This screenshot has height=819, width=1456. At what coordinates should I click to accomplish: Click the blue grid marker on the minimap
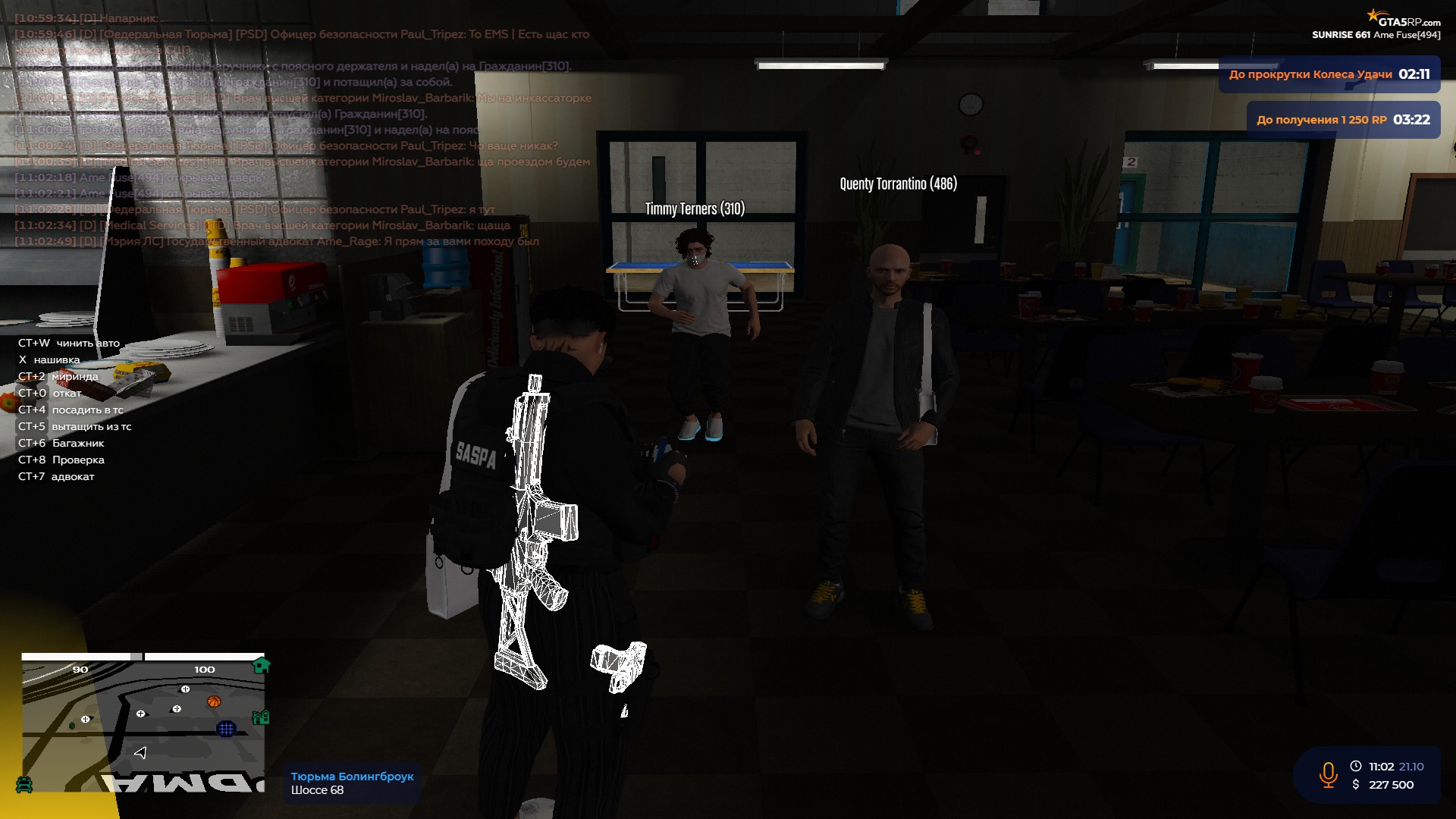pos(226,729)
